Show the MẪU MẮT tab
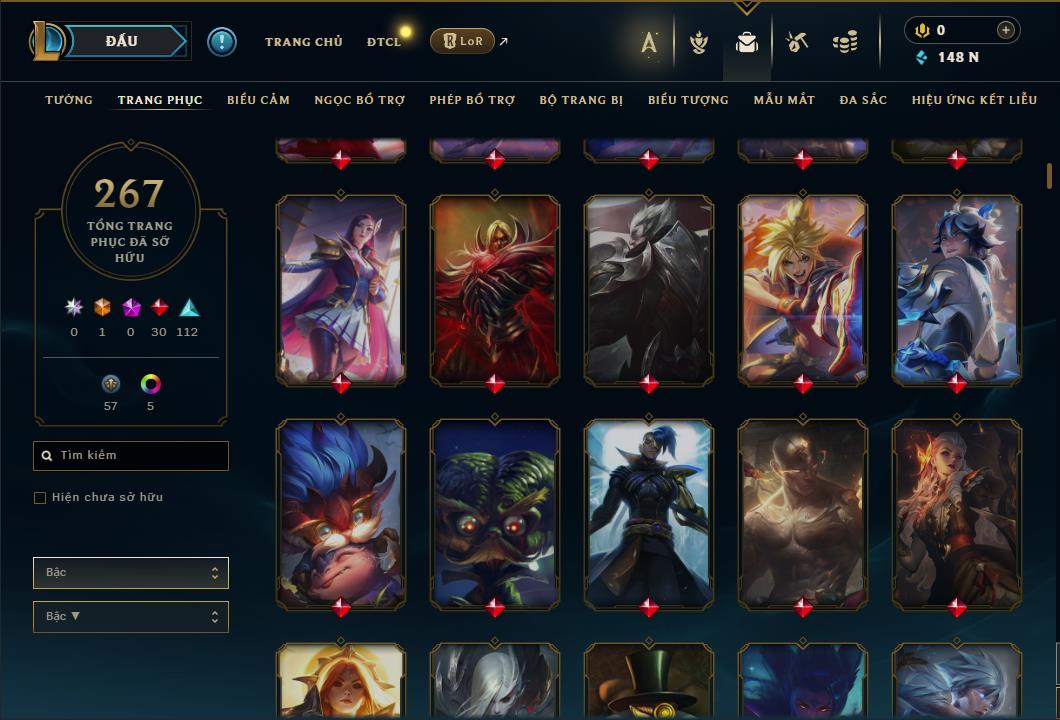The height and width of the screenshot is (720, 1060). tap(784, 100)
